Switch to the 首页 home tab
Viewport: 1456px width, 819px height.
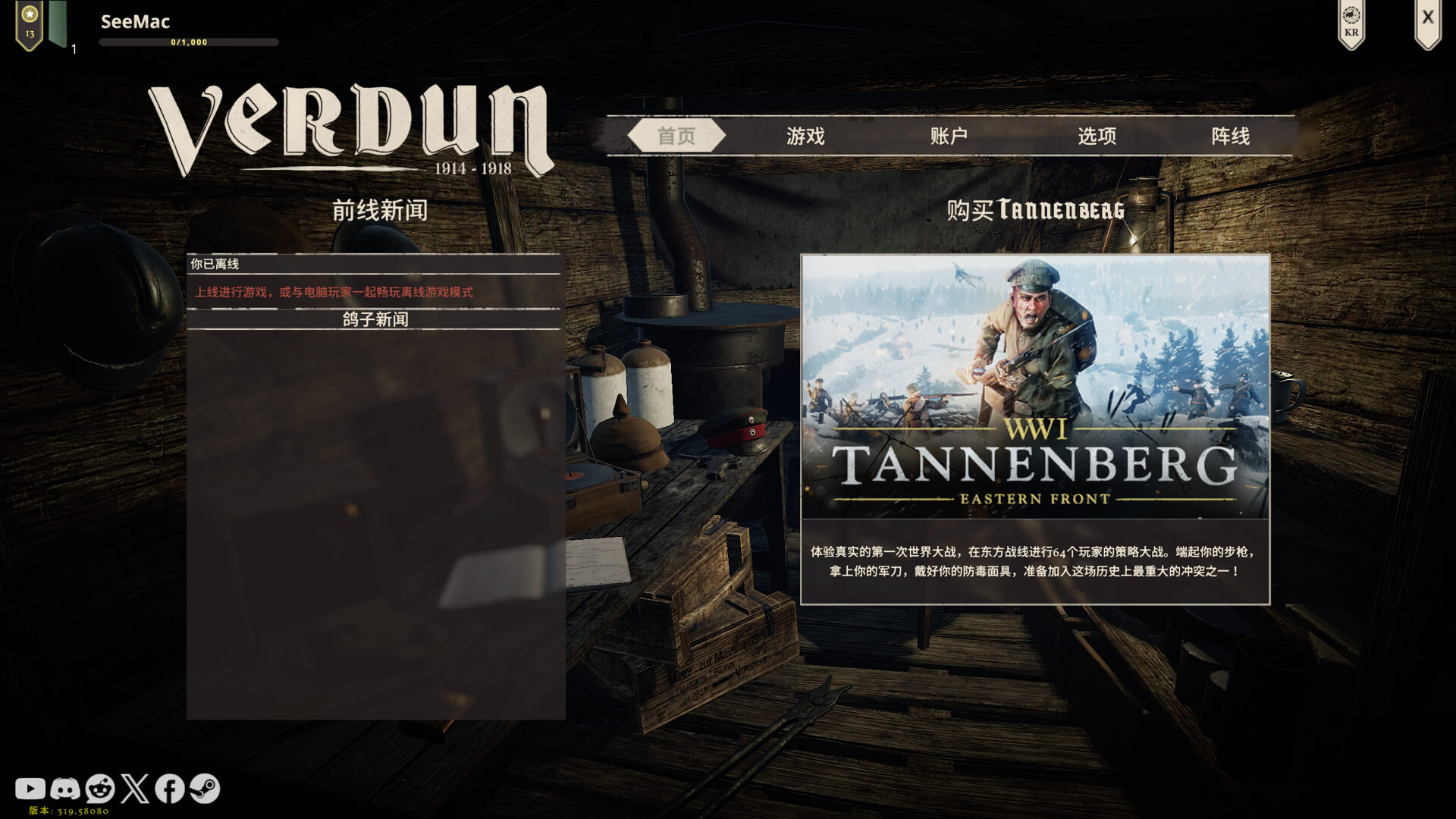coord(676,136)
